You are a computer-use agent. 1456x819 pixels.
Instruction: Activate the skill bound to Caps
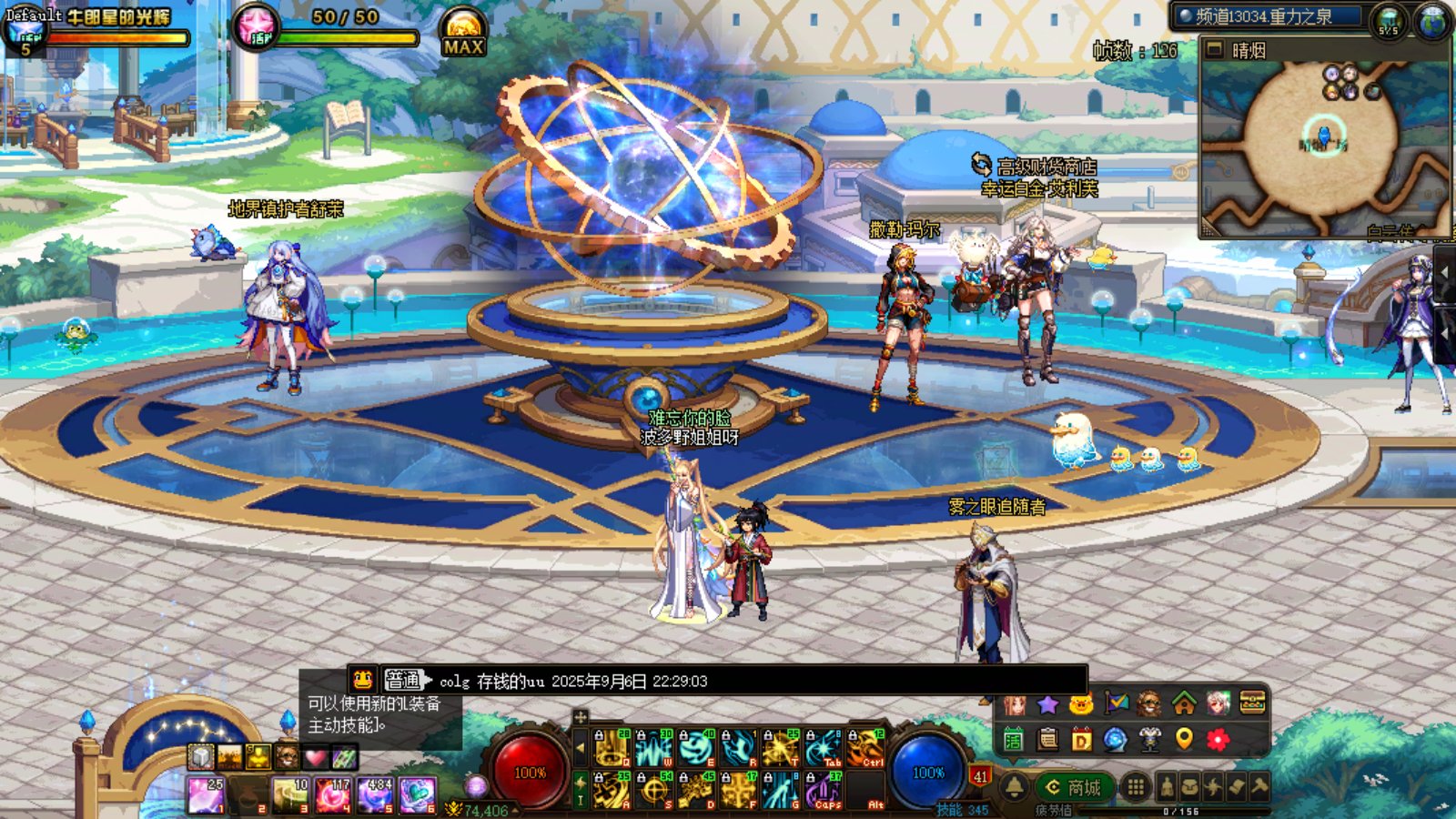(824, 790)
